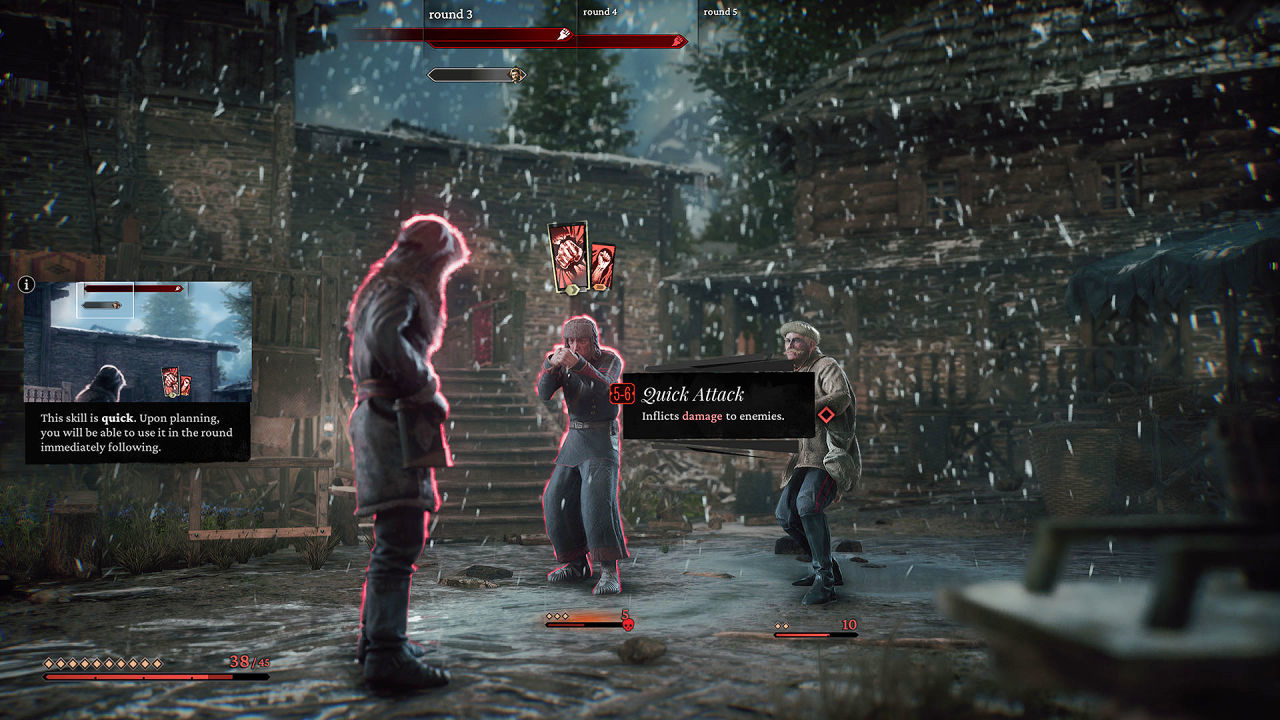Select the large Quick Attack fist card

click(x=568, y=256)
